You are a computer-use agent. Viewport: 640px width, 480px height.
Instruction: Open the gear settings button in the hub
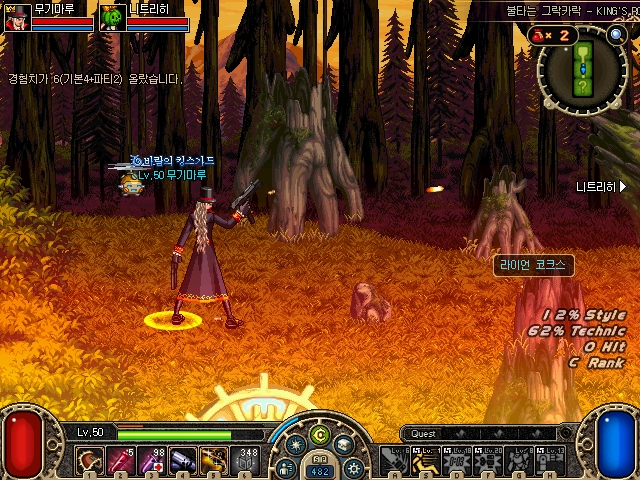[x=352, y=467]
